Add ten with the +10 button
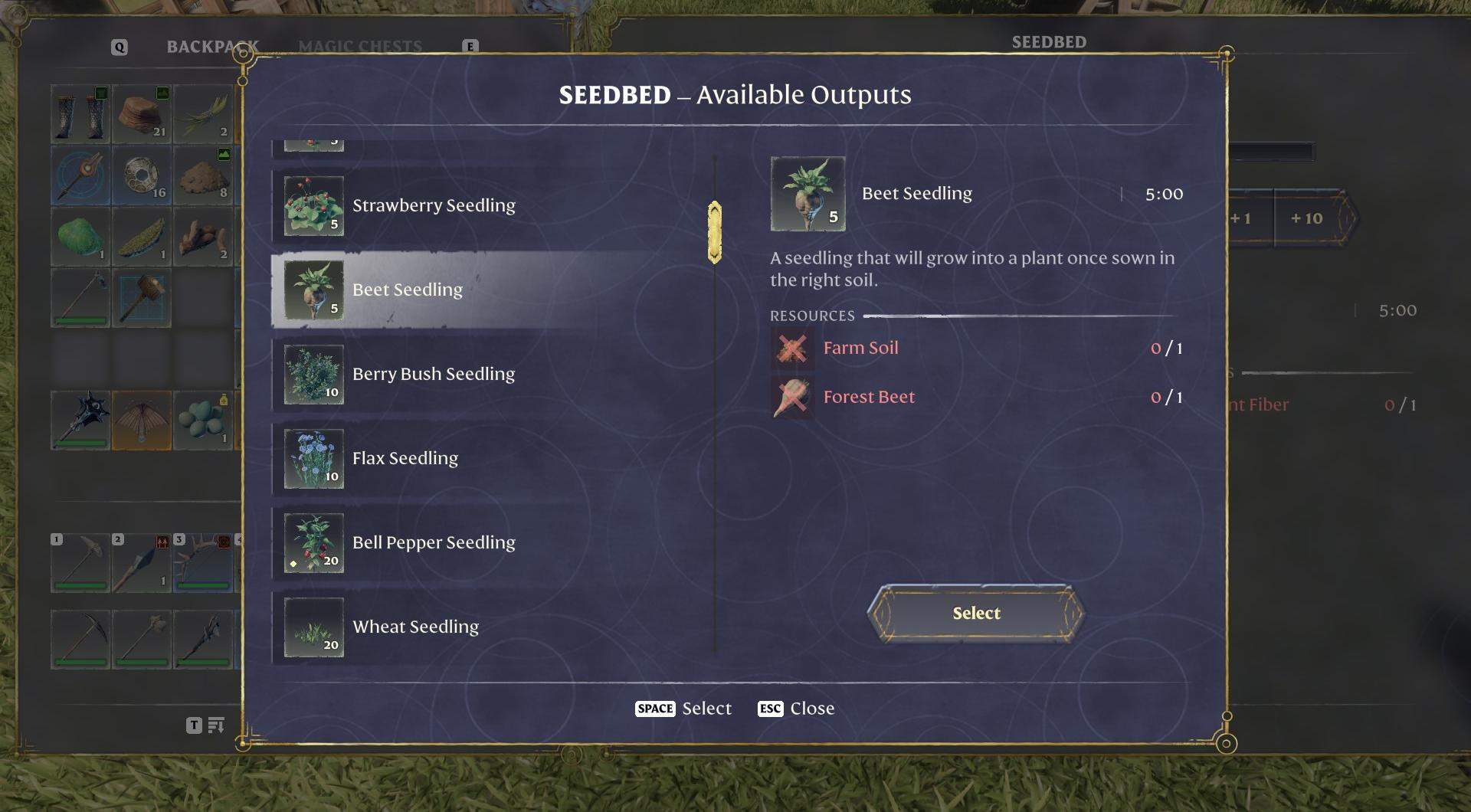This screenshot has width=1471, height=812. (x=1306, y=218)
